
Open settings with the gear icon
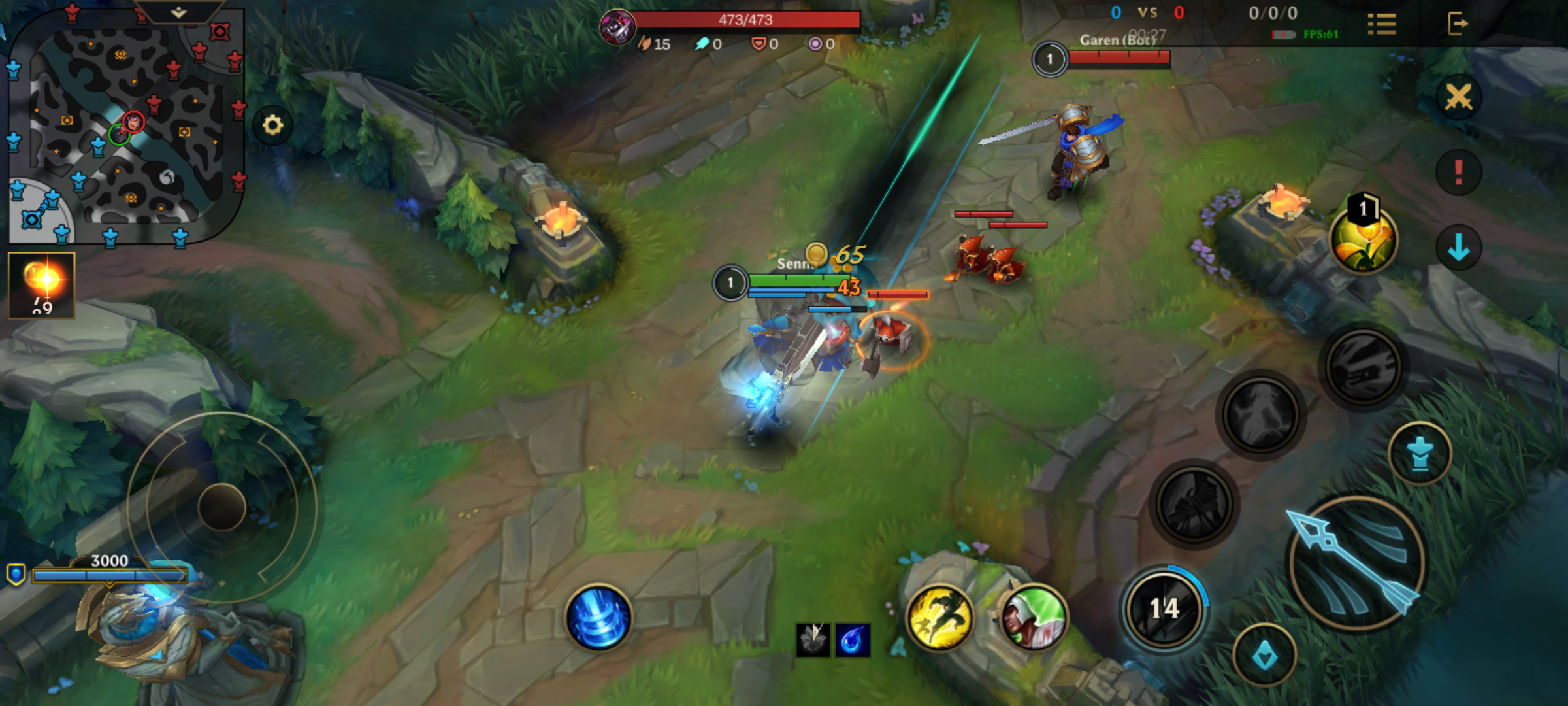272,125
